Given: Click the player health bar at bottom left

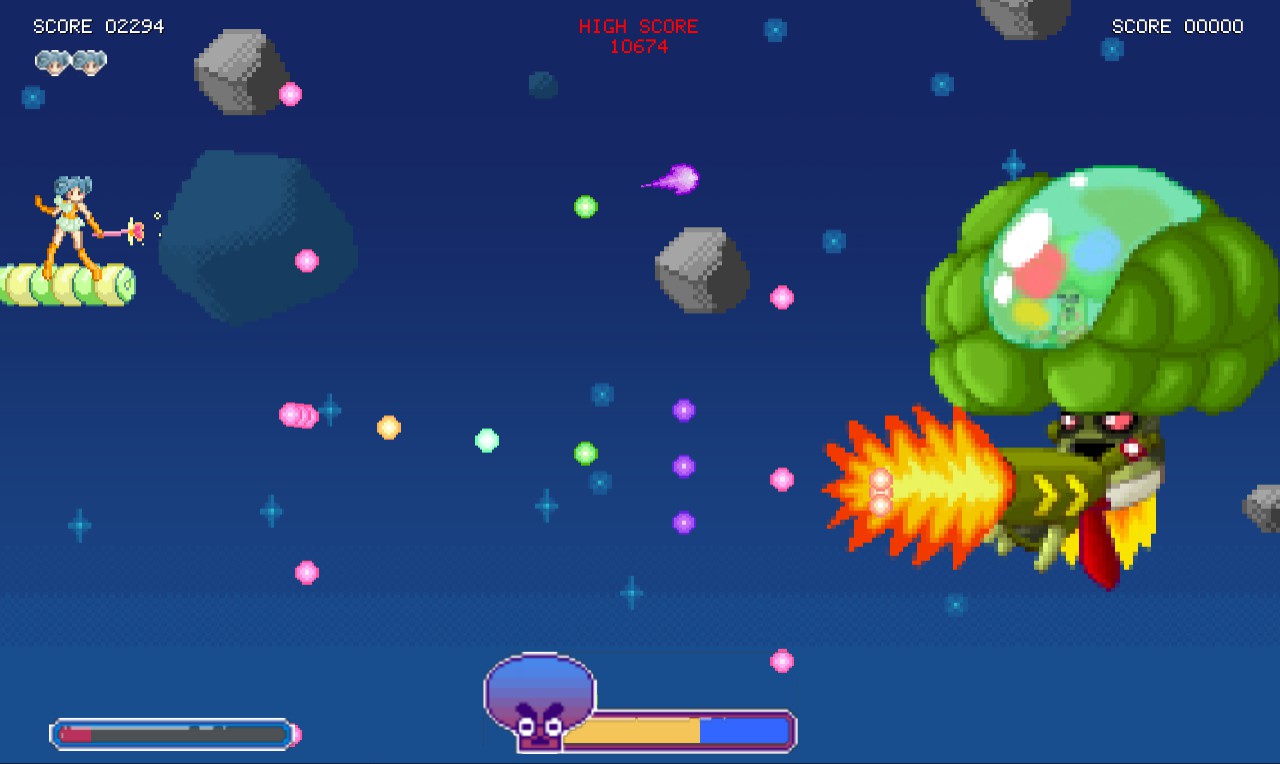Looking at the screenshot, I should click(170, 734).
